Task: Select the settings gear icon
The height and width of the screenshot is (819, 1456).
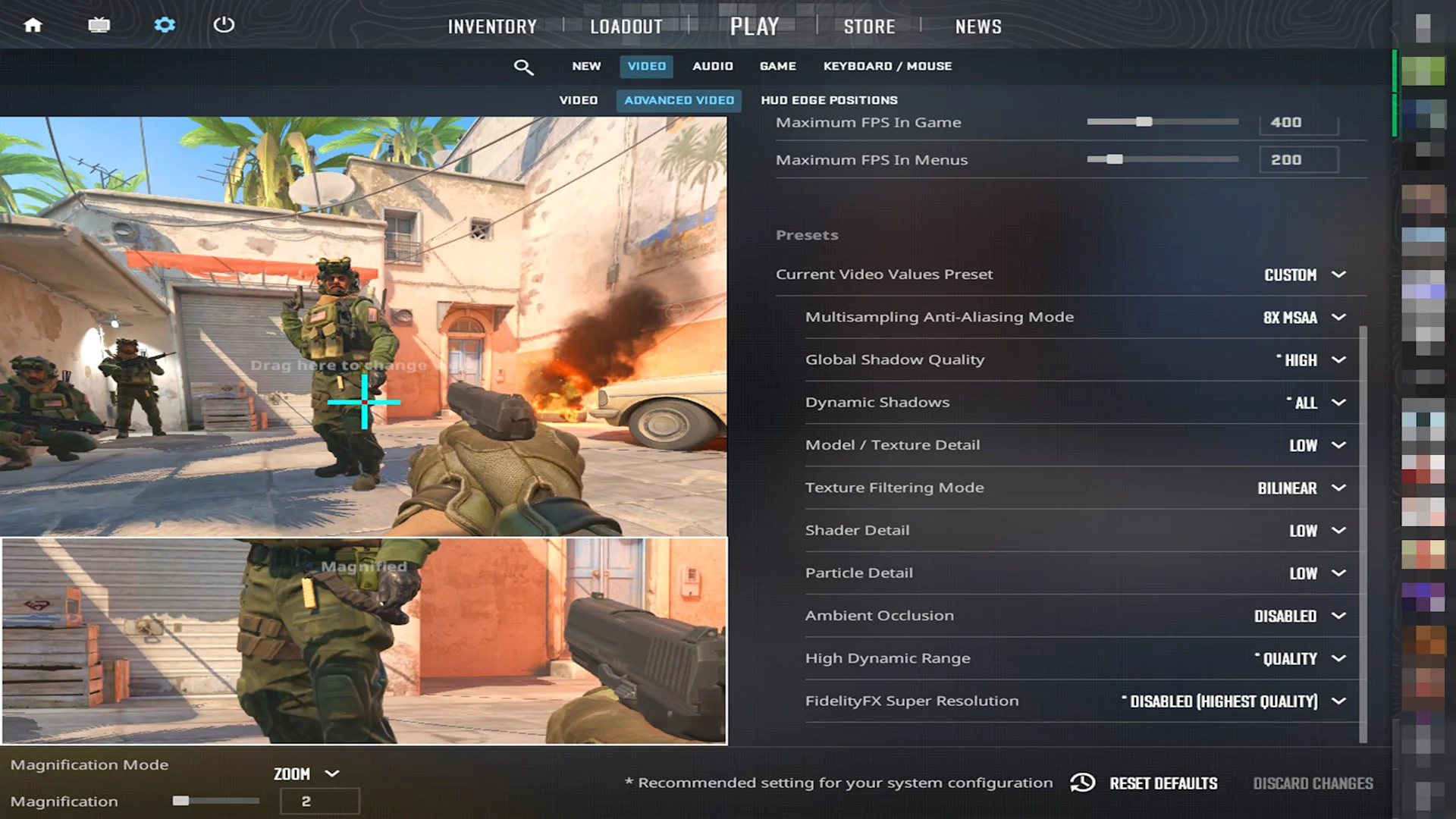Action: point(165,25)
